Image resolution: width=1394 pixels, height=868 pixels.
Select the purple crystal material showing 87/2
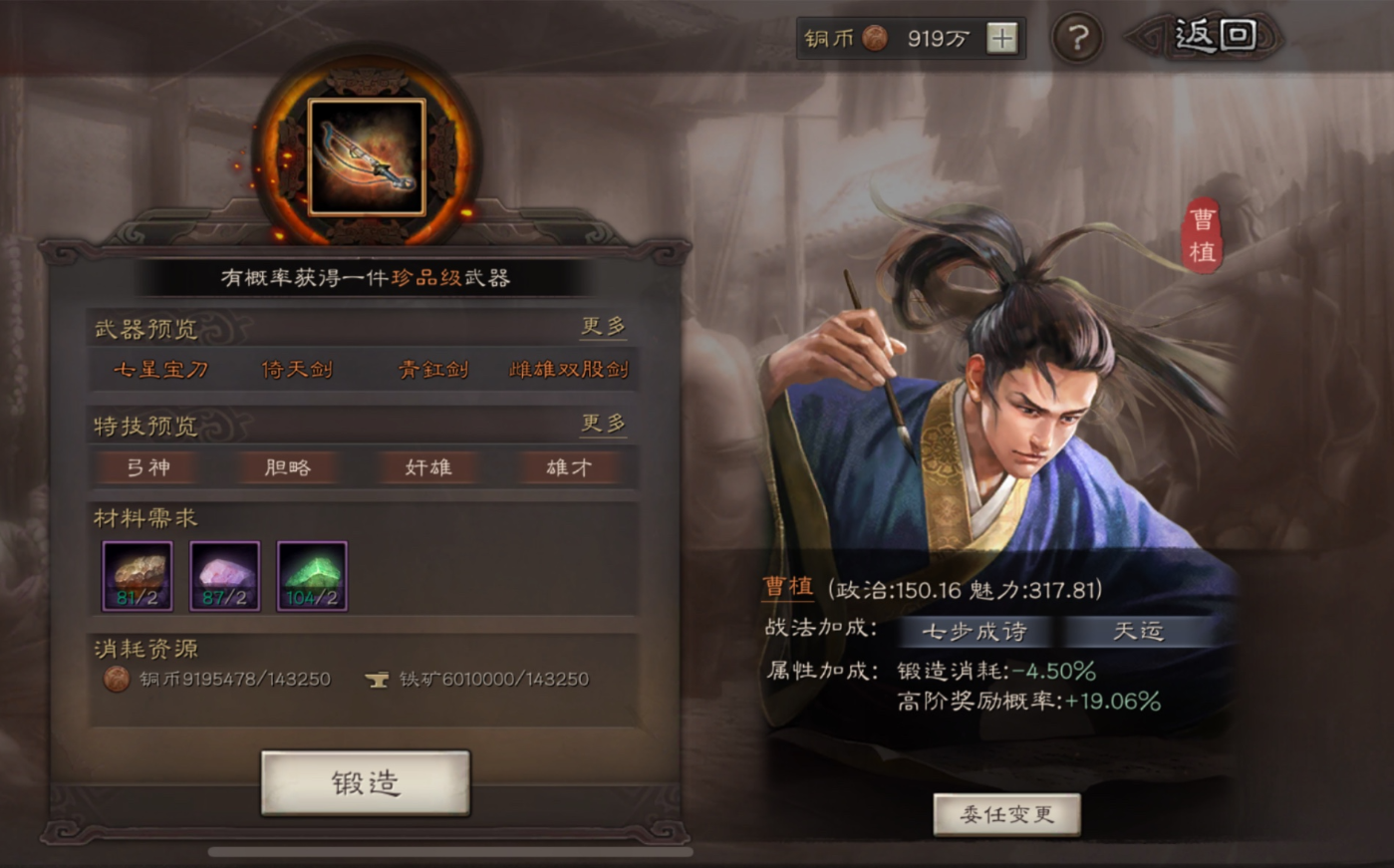(x=224, y=575)
